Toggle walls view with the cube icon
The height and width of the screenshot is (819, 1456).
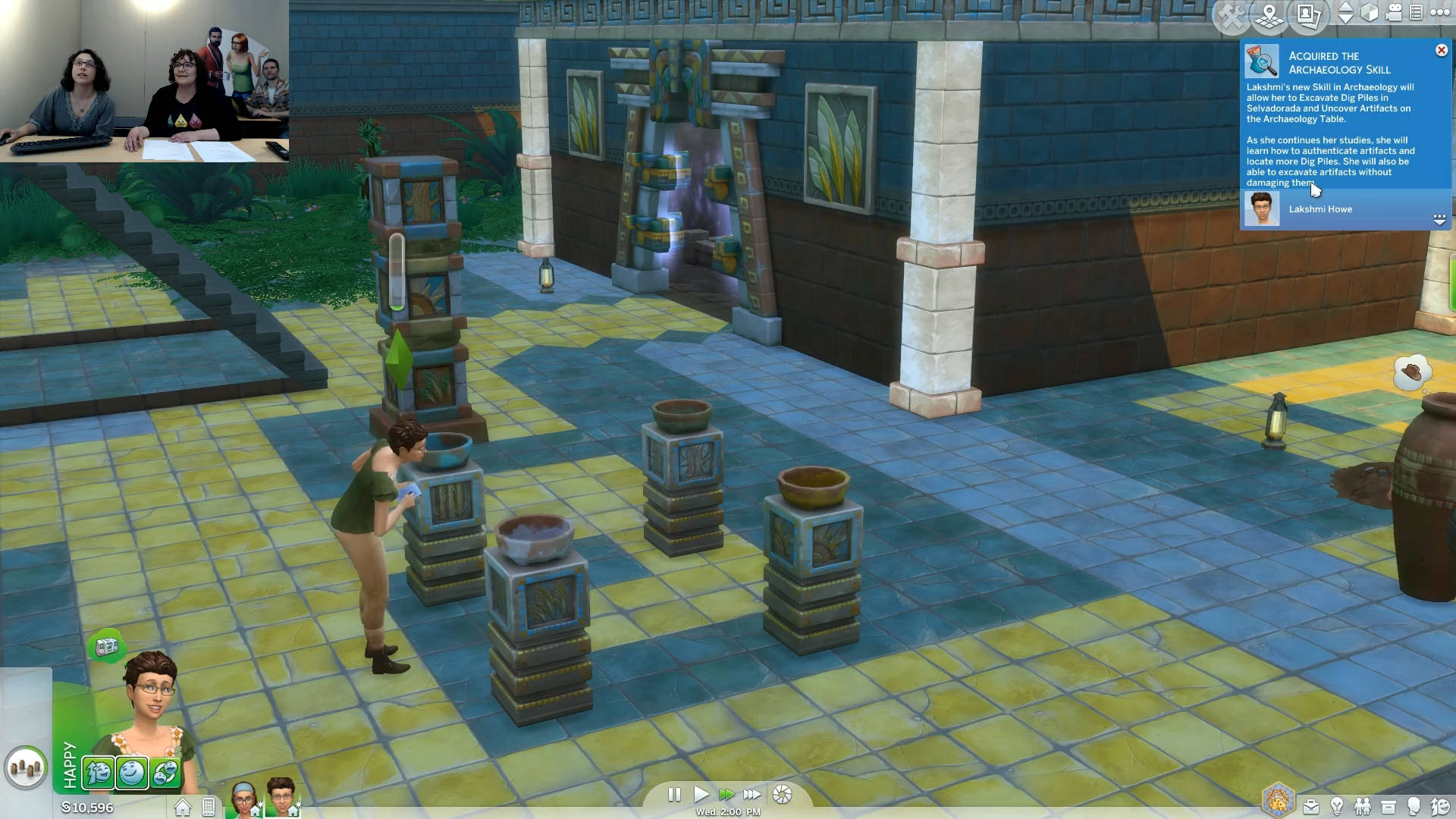pos(1369,13)
